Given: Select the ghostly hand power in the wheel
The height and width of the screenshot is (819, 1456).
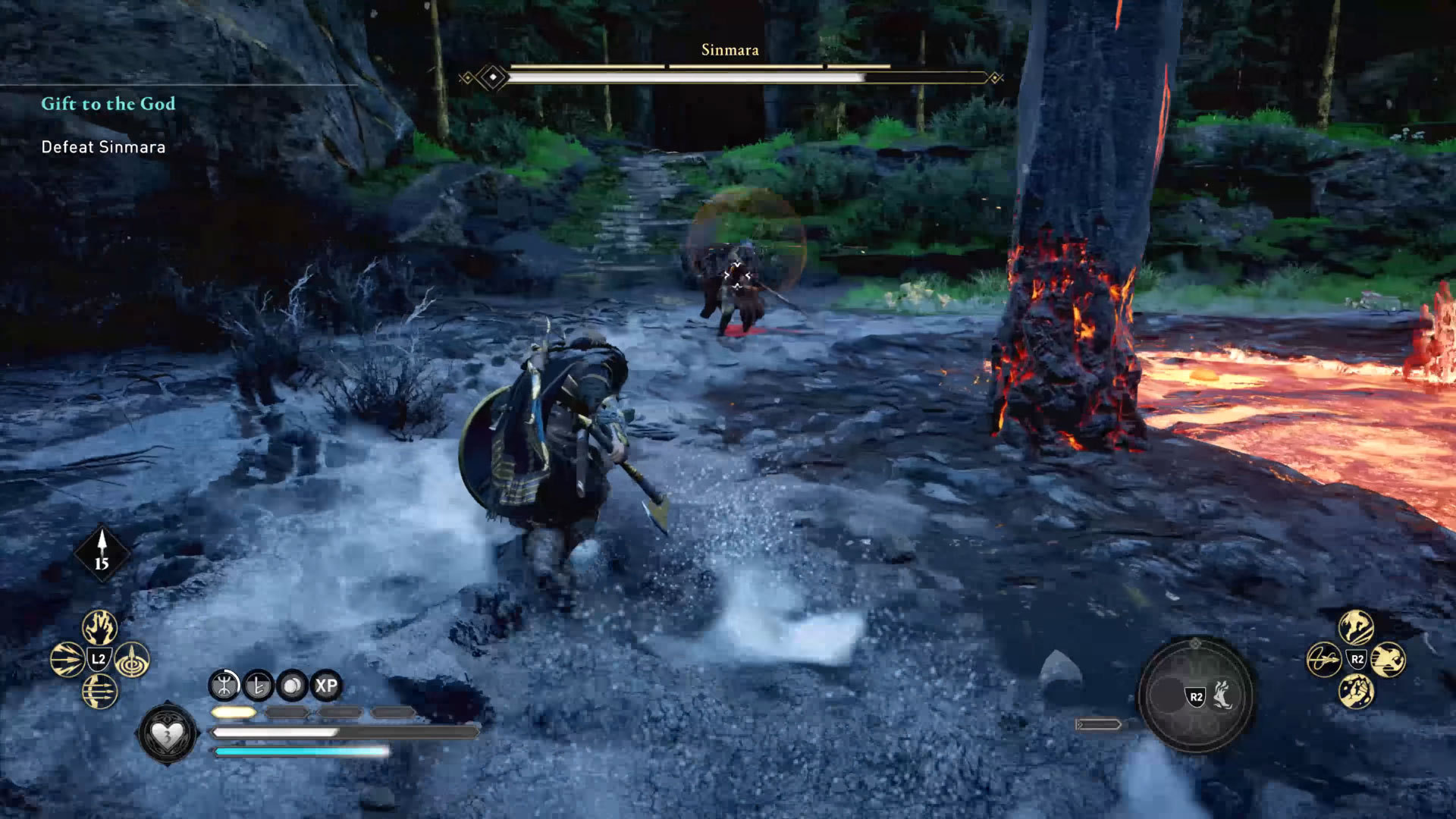Looking at the screenshot, I should pos(1222,695).
